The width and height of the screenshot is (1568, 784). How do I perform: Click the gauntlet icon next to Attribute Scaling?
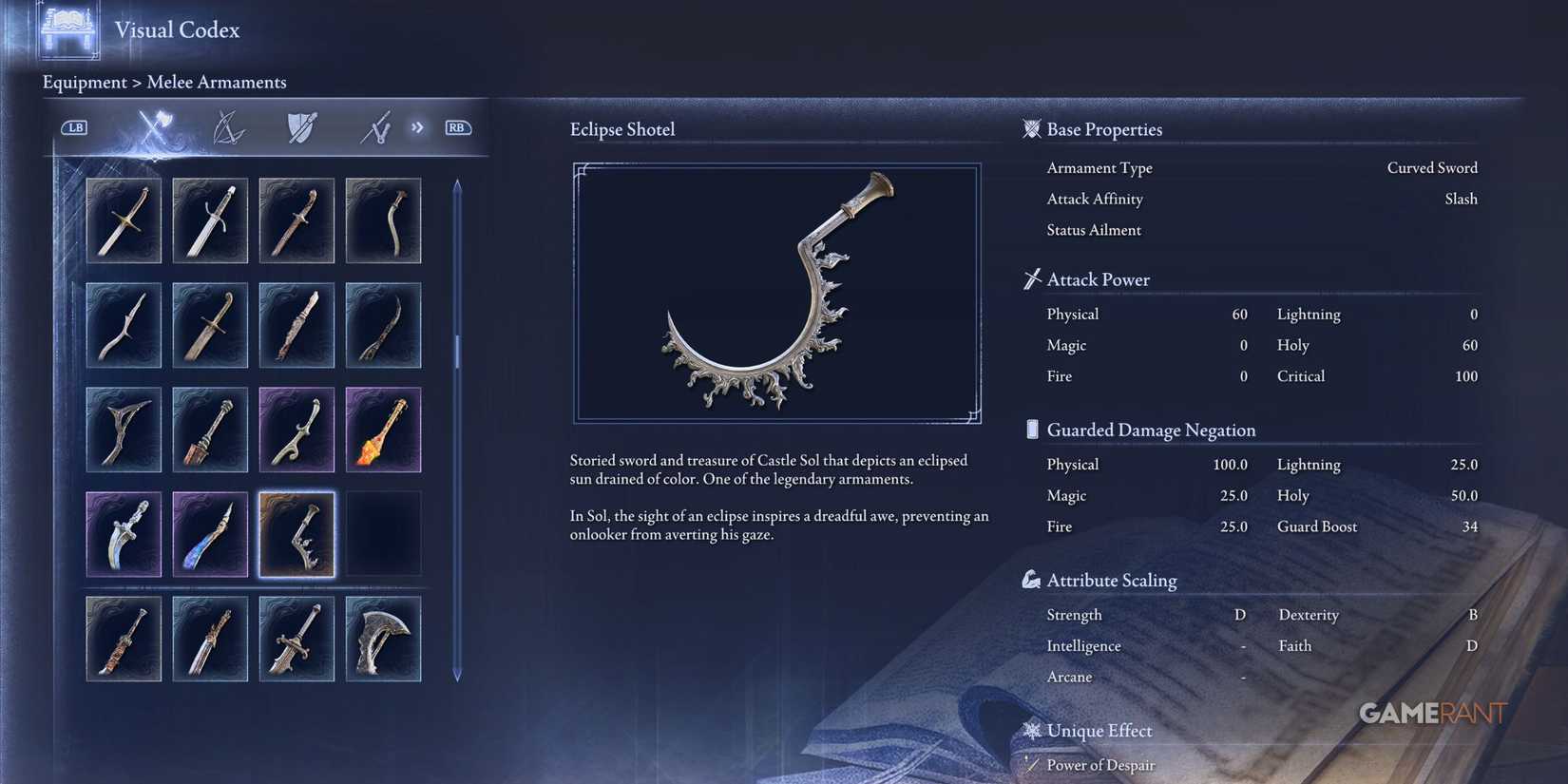click(1031, 579)
